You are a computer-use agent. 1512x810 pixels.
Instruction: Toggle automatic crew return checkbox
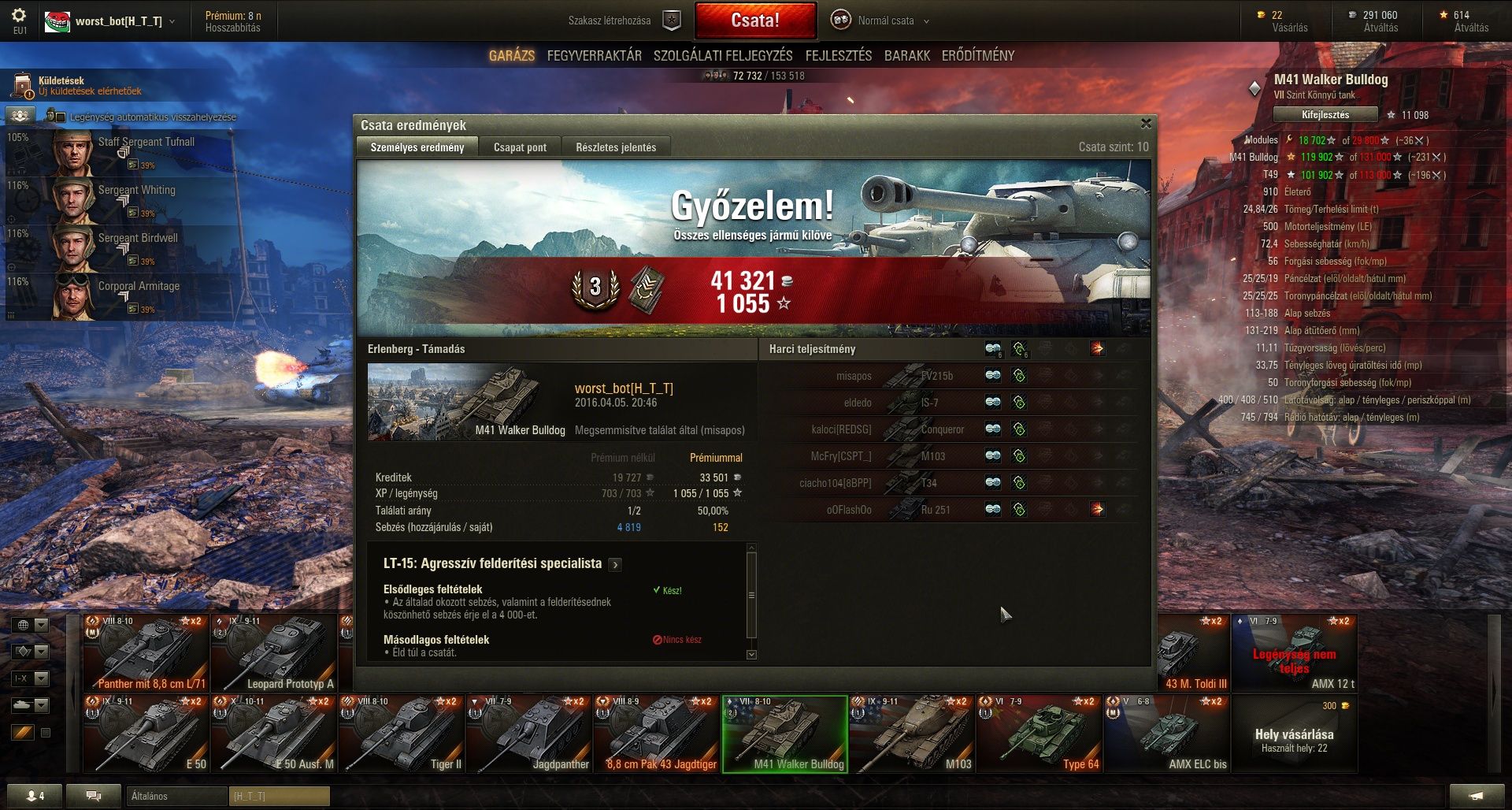click(61, 117)
